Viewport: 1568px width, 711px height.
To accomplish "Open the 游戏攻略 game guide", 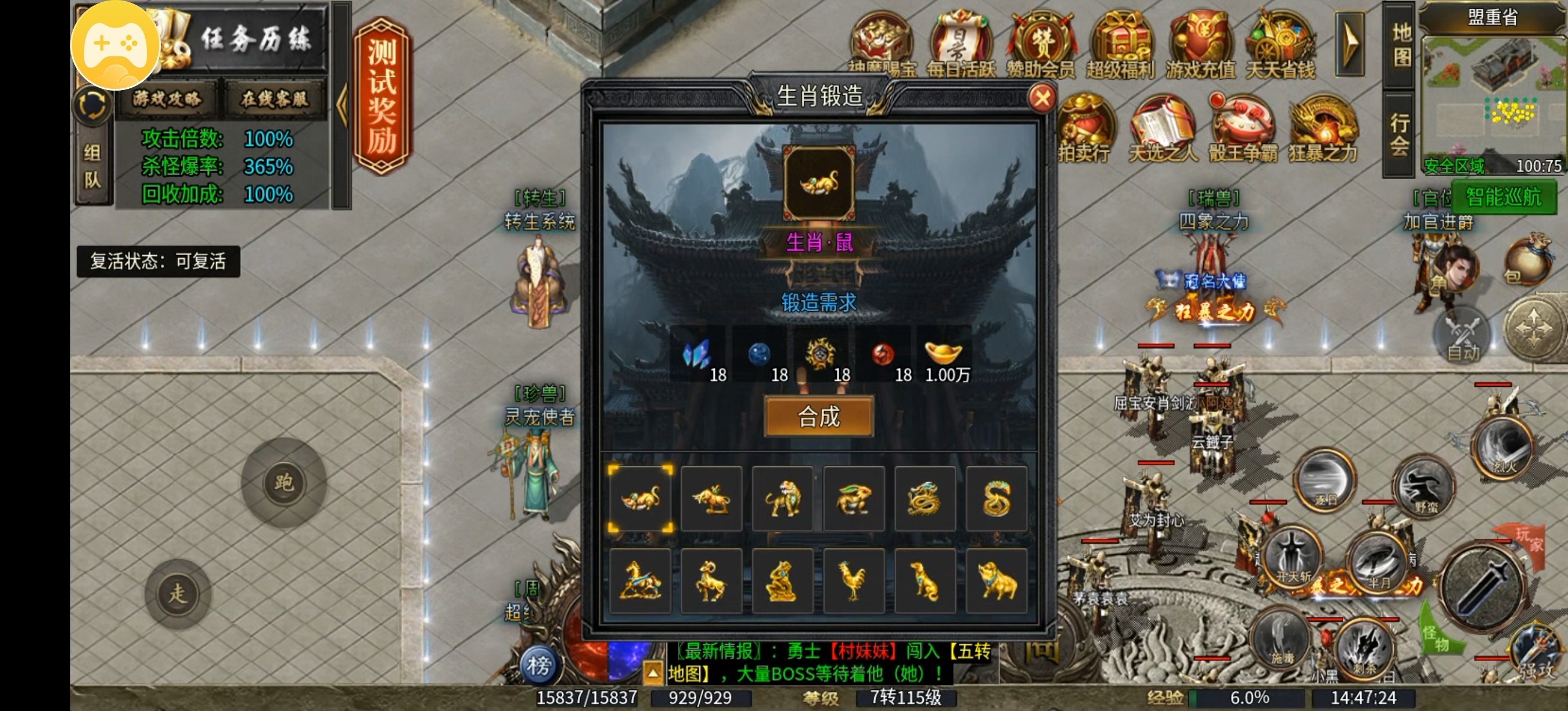I will click(x=167, y=99).
